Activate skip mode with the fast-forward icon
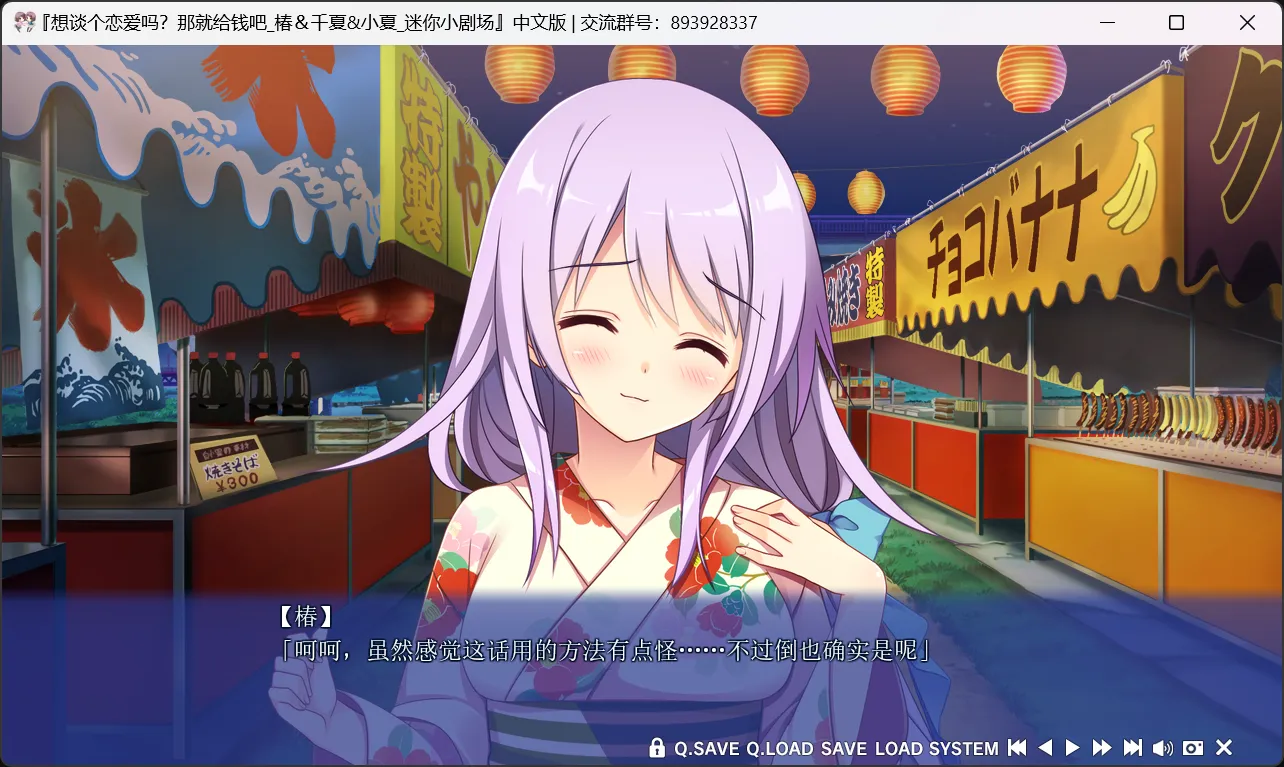The image size is (1284, 767). pyautogui.click(x=1100, y=748)
